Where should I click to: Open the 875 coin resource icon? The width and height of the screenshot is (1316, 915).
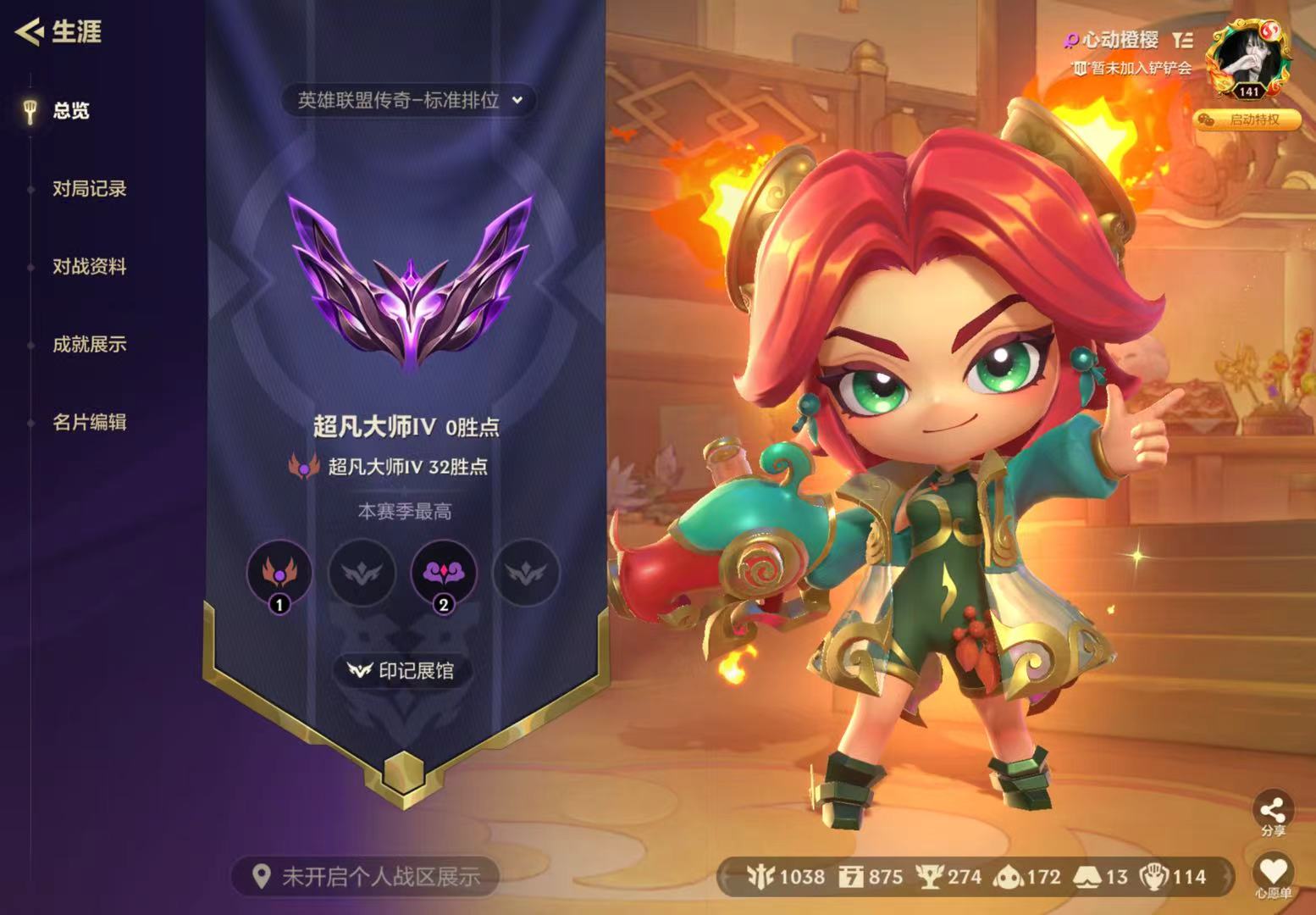click(x=853, y=878)
